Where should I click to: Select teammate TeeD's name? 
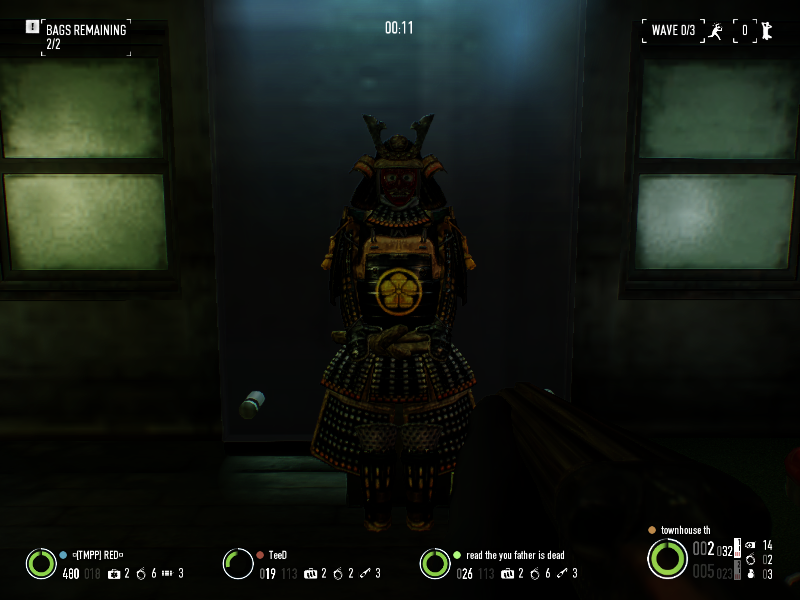click(x=278, y=554)
